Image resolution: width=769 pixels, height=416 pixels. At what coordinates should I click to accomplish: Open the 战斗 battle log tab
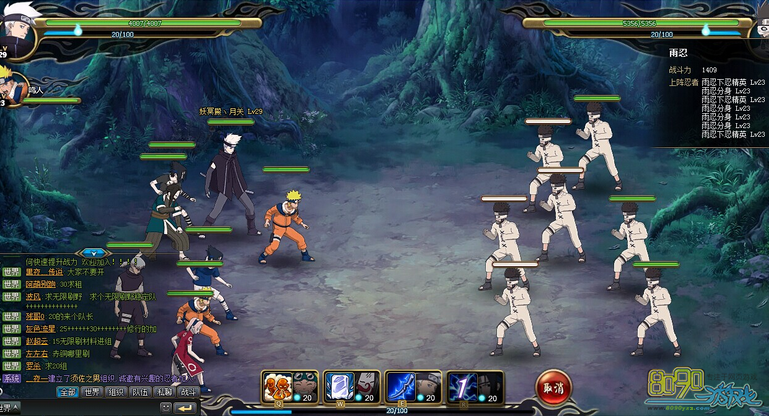click(x=188, y=392)
